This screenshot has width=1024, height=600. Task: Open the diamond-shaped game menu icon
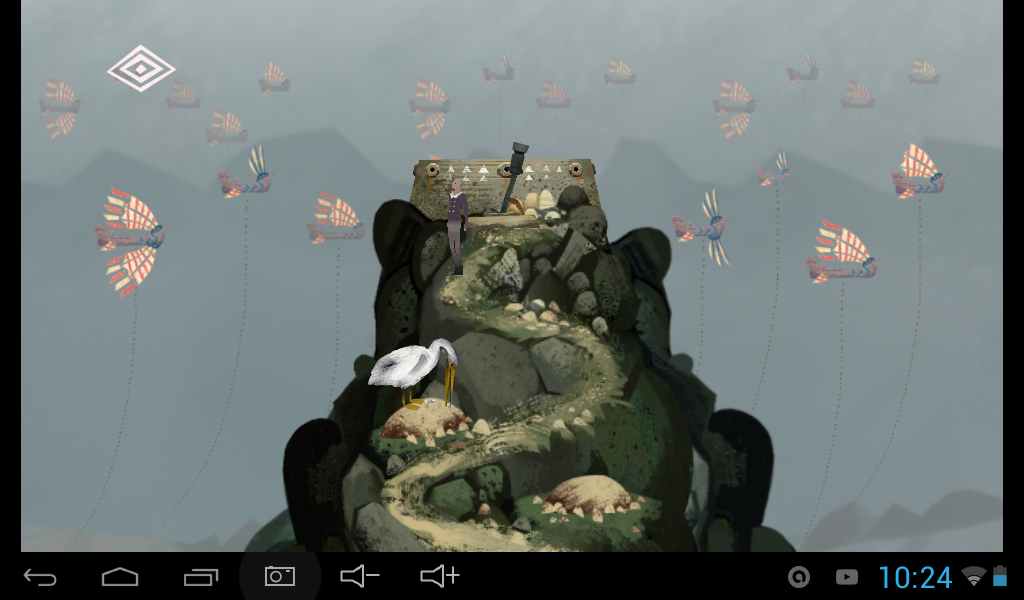(141, 68)
